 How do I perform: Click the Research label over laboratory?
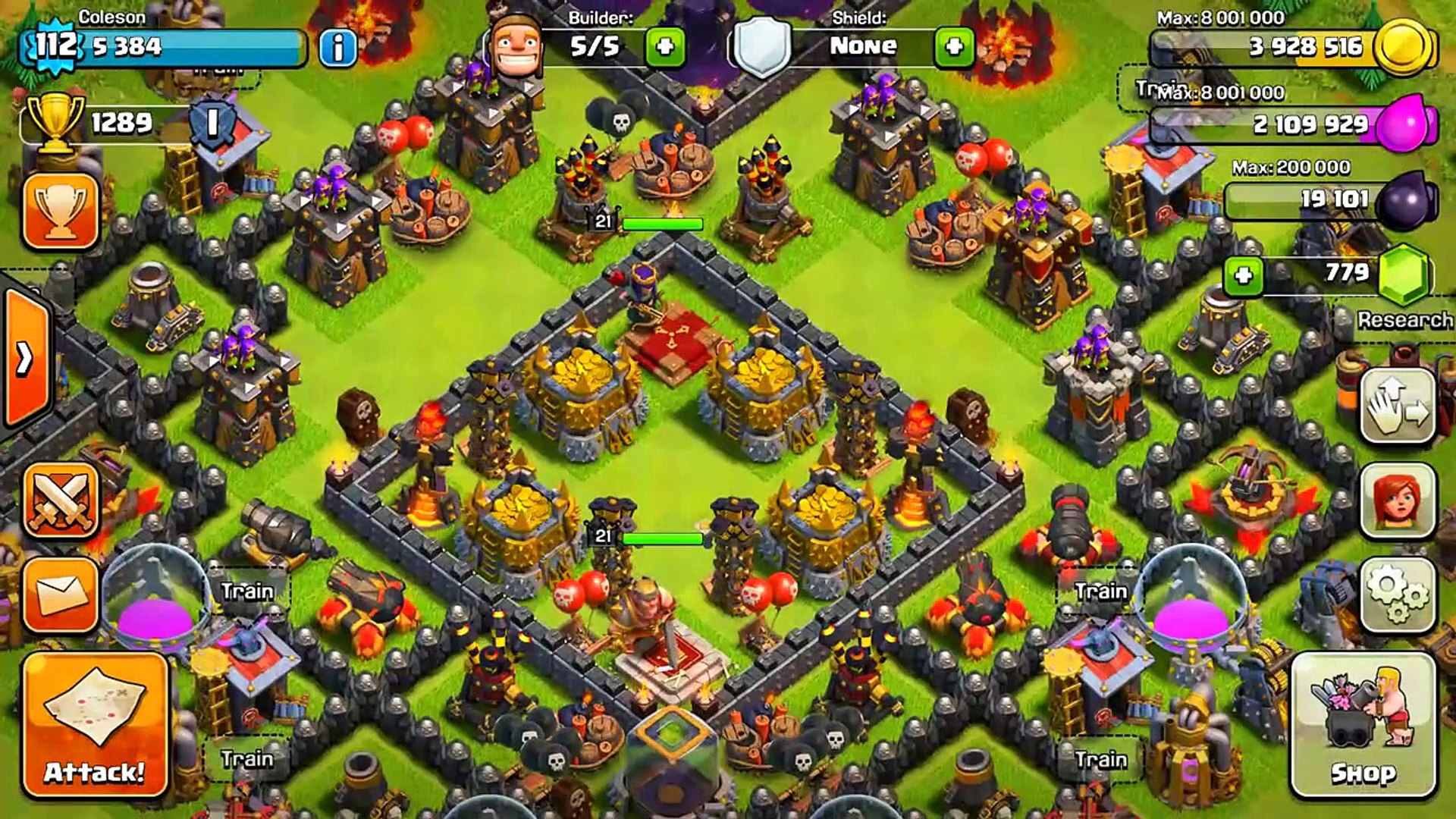coord(1404,320)
